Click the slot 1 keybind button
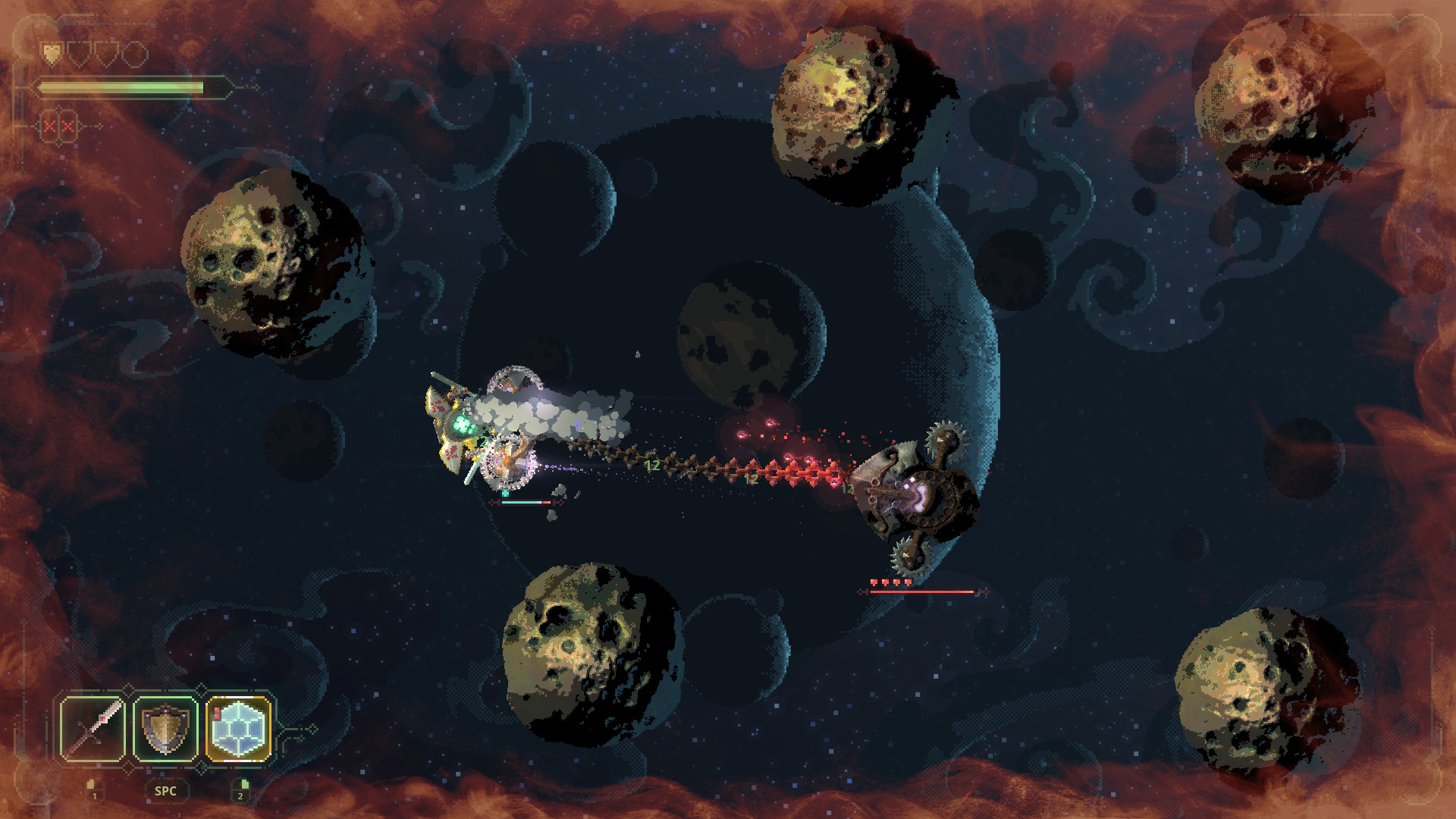 coord(94,795)
